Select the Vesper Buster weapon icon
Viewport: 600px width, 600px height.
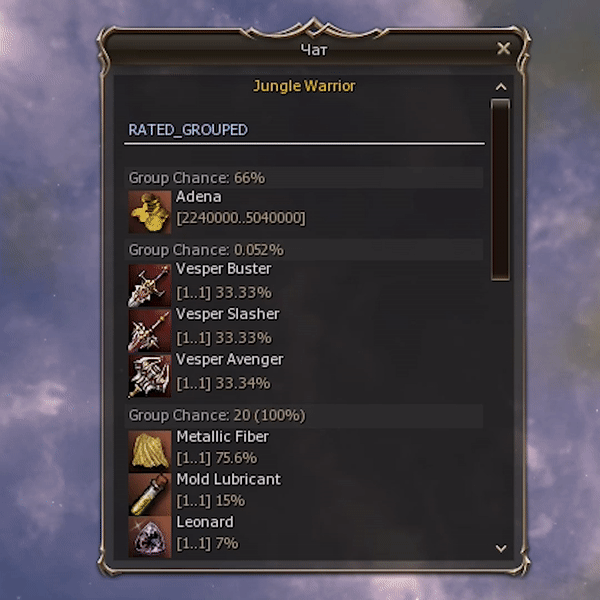tap(150, 284)
